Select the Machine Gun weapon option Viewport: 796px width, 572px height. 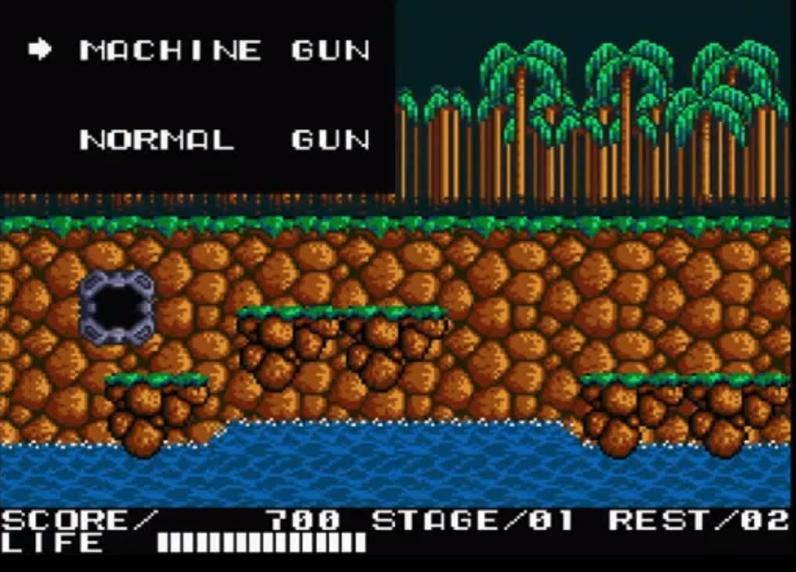pos(224,50)
